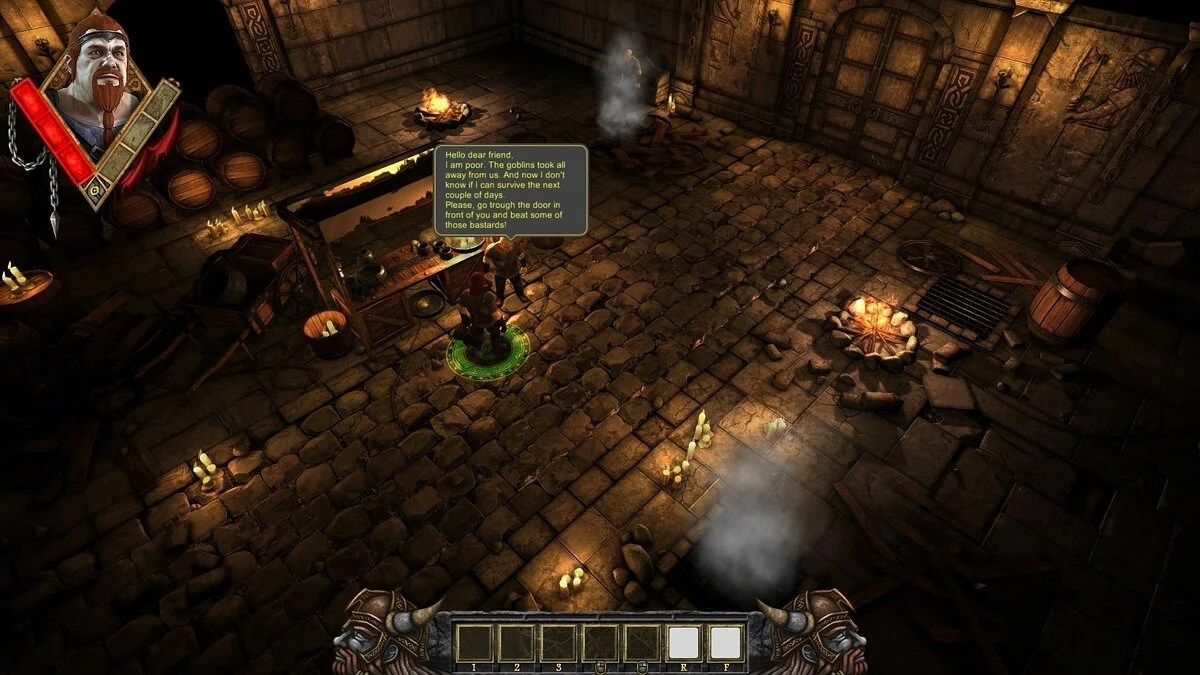This screenshot has width=1200, height=675.
Task: Activate the hotbar slot labeled 3
Action: click(x=558, y=642)
